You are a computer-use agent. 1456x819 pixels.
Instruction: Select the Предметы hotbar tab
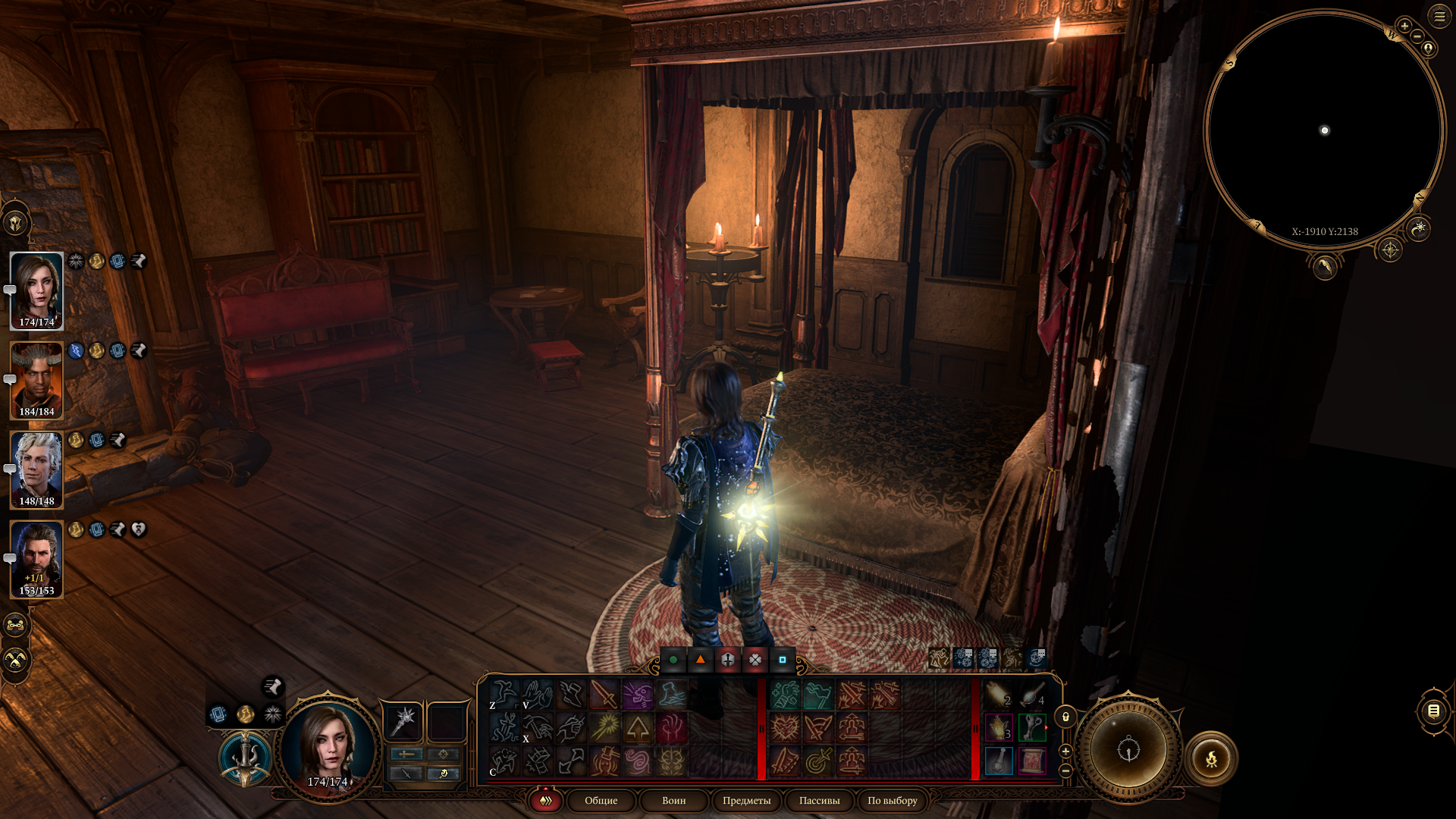pos(746,800)
